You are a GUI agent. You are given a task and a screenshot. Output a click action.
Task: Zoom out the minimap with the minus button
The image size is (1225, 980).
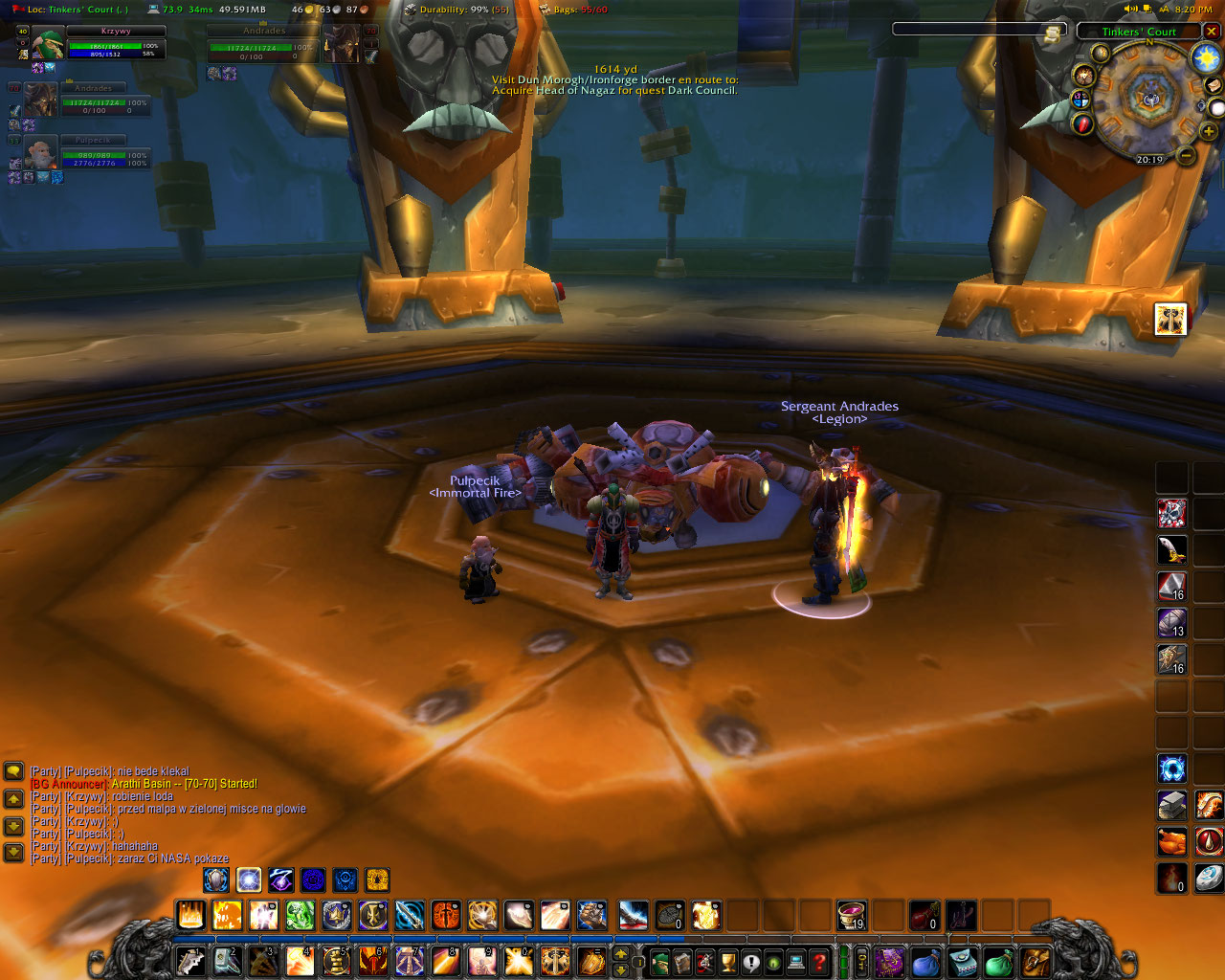coord(1185,155)
